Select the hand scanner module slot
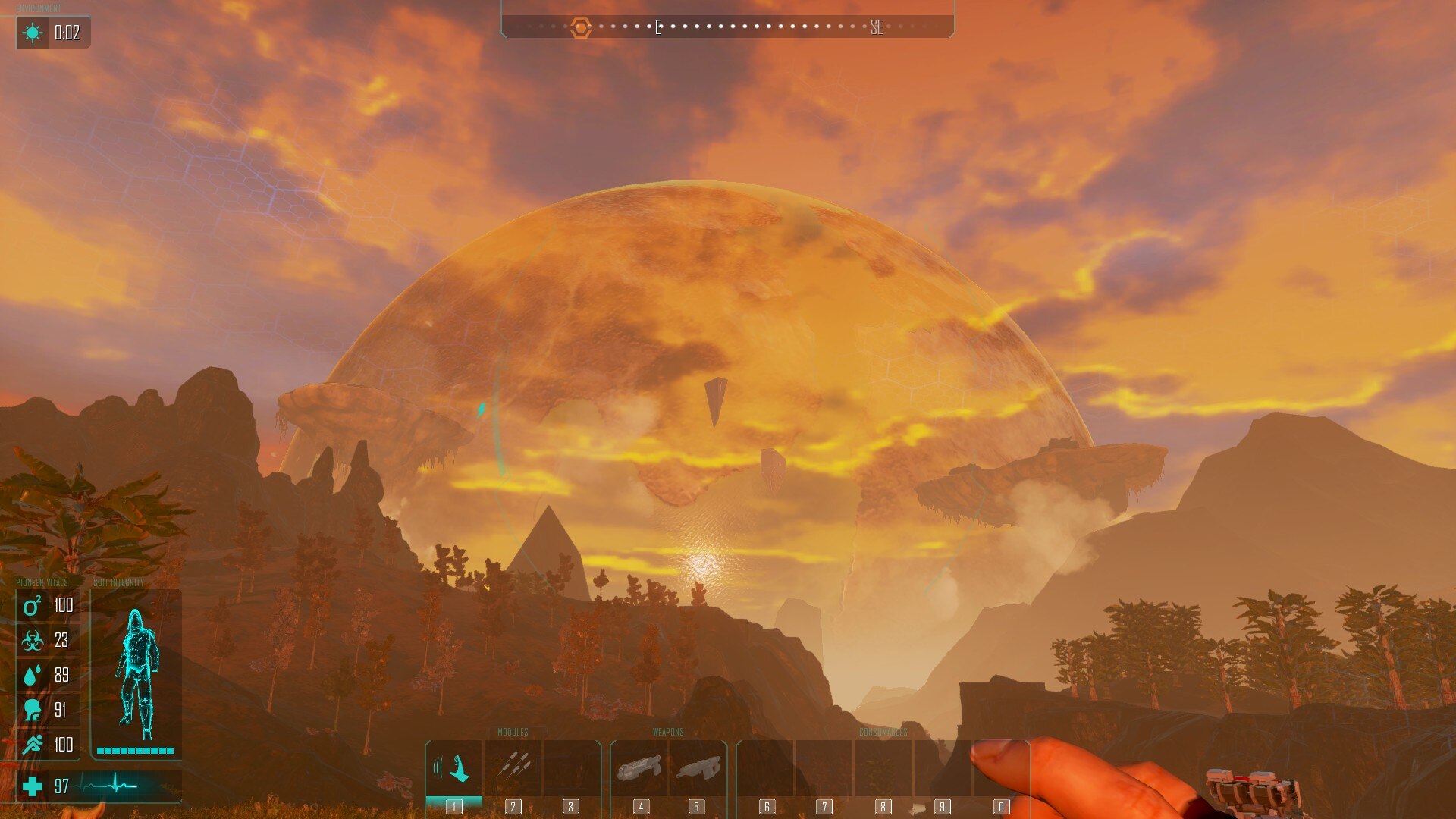This screenshot has height=819, width=1456. [x=453, y=768]
